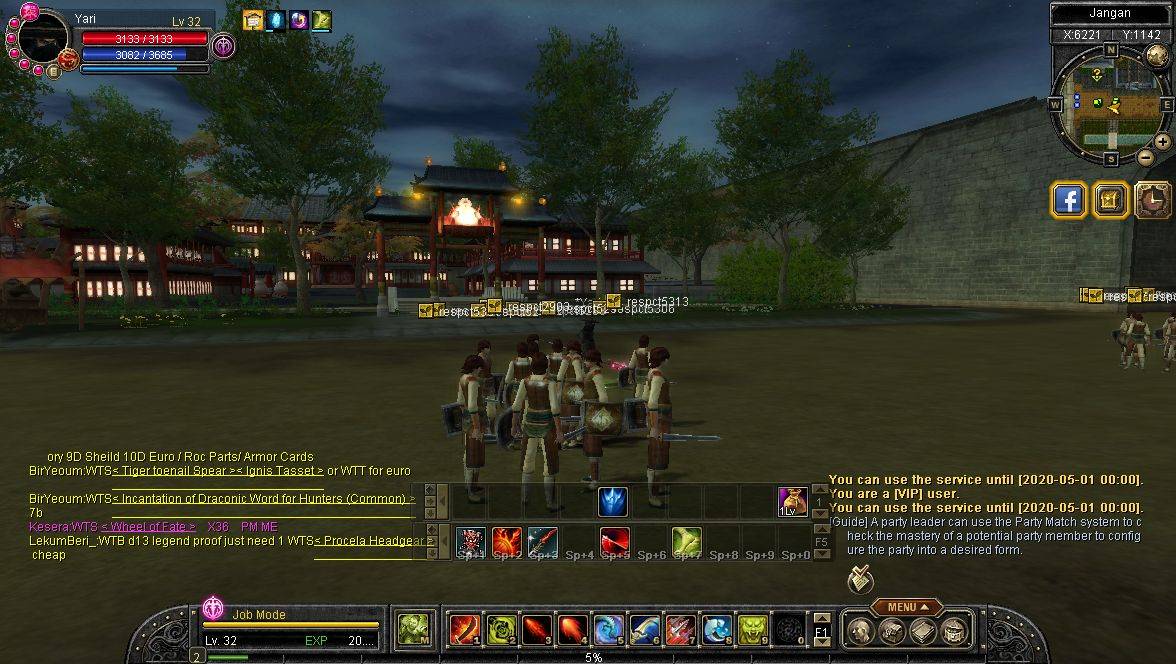Zoom out the minimap with minus button
The height and width of the screenshot is (664, 1176).
click(1146, 157)
